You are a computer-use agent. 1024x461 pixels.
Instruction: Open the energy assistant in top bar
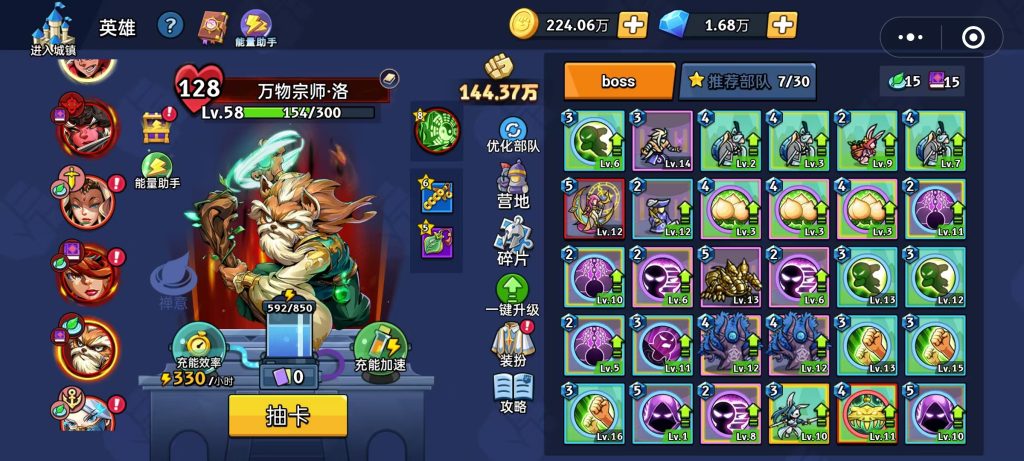[x=258, y=27]
